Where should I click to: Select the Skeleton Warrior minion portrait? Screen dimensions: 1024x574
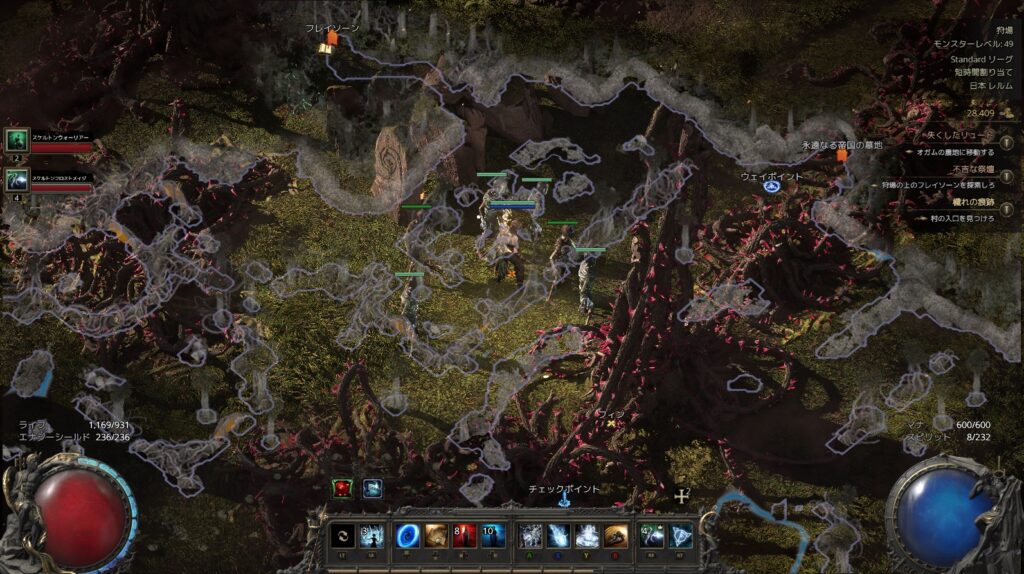17,141
